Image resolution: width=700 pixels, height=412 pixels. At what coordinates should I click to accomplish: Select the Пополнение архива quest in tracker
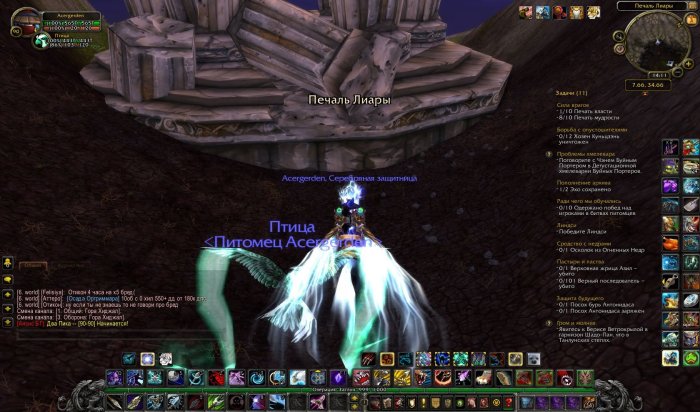[585, 183]
